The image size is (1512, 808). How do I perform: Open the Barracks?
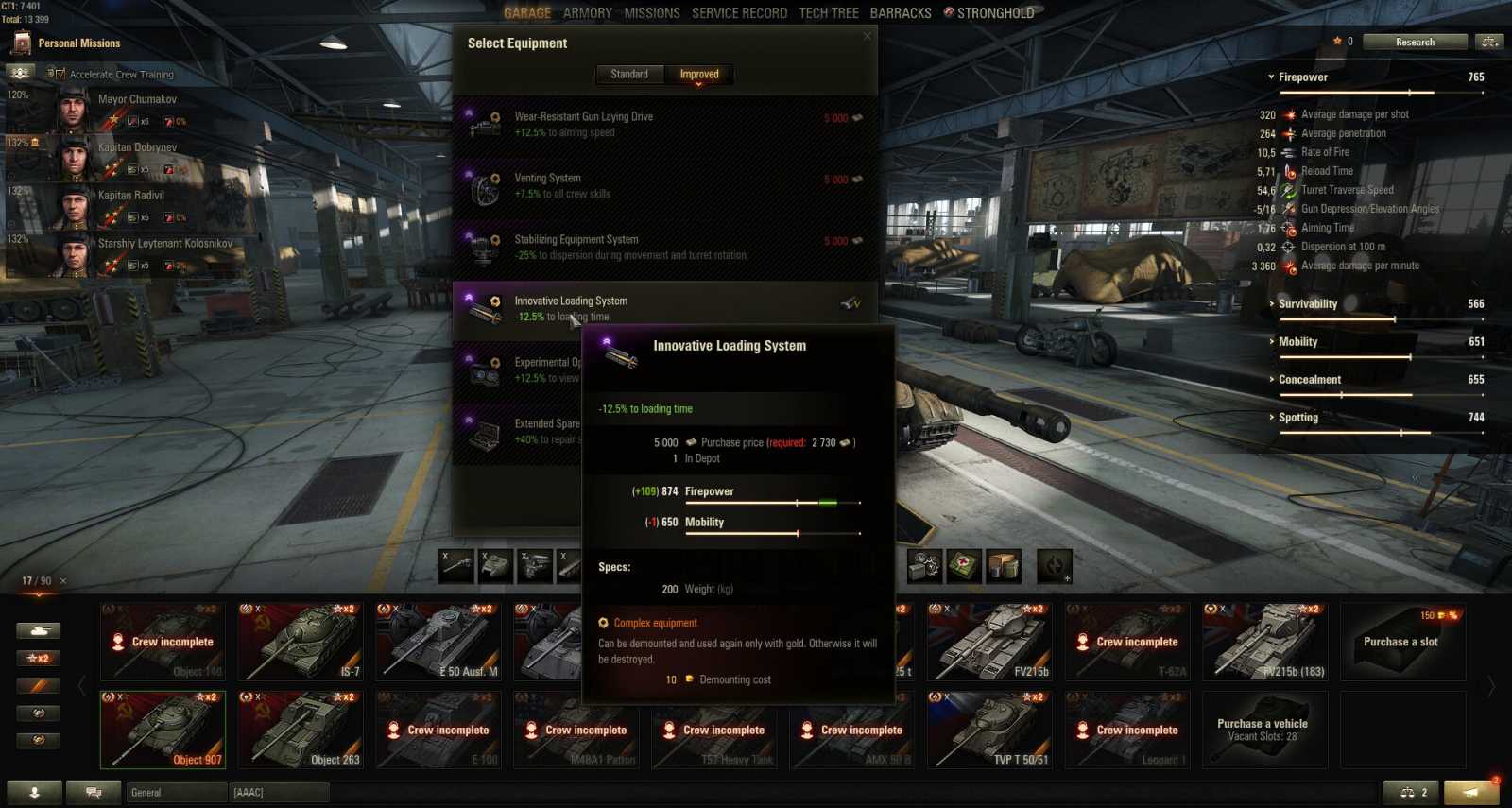901,13
